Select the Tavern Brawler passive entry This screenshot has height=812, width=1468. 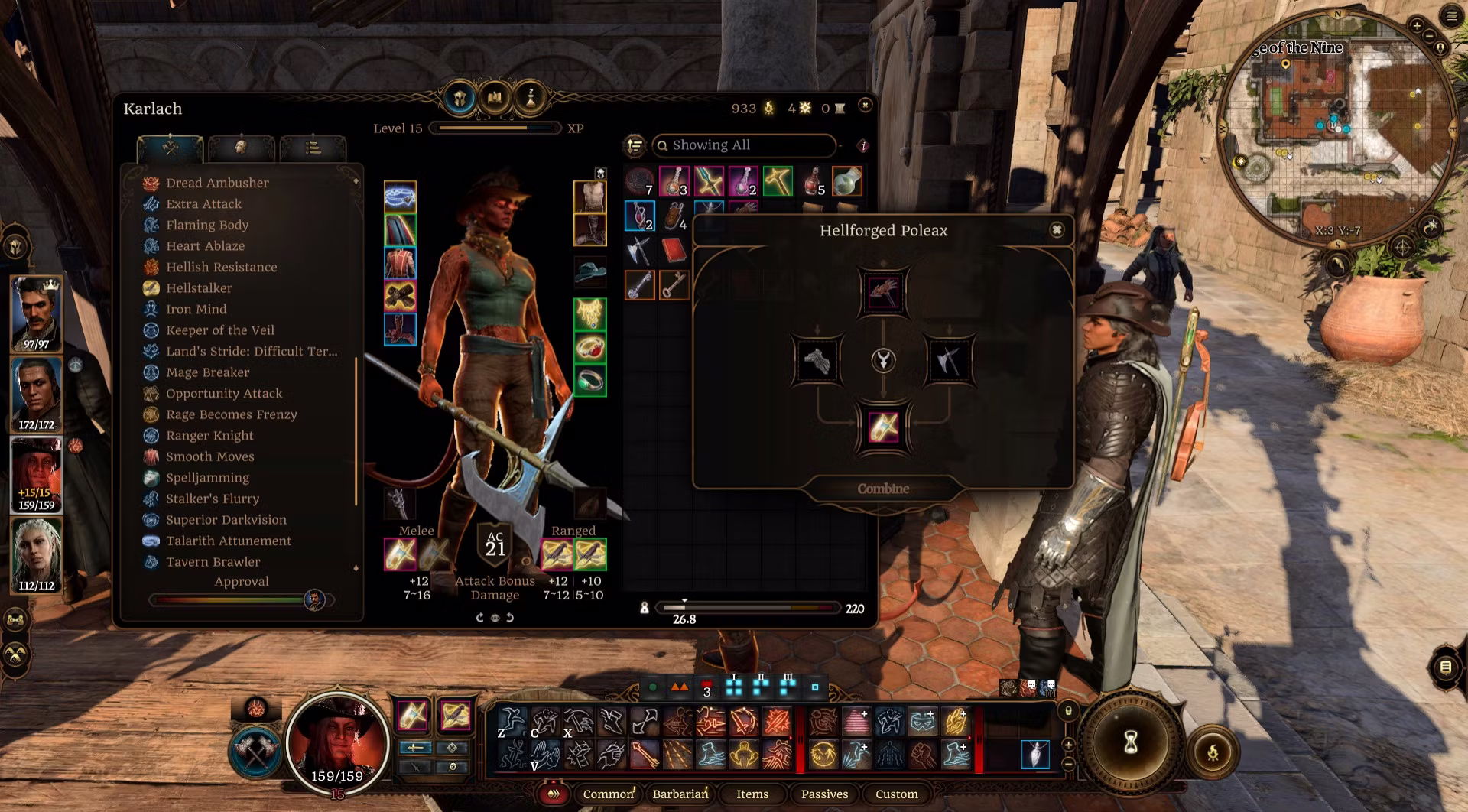[x=213, y=562]
